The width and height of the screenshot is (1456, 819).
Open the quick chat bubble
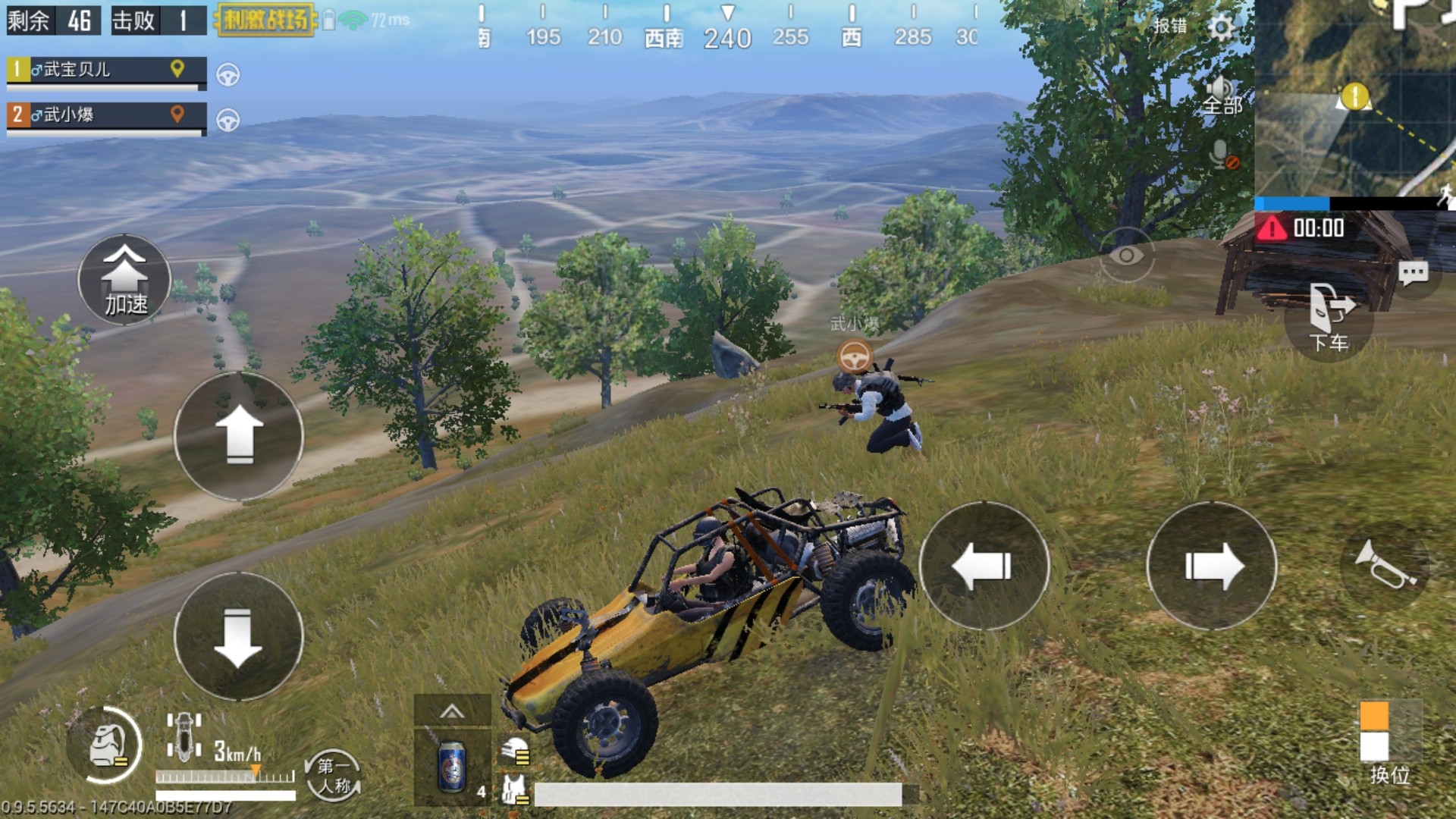pyautogui.click(x=1412, y=273)
